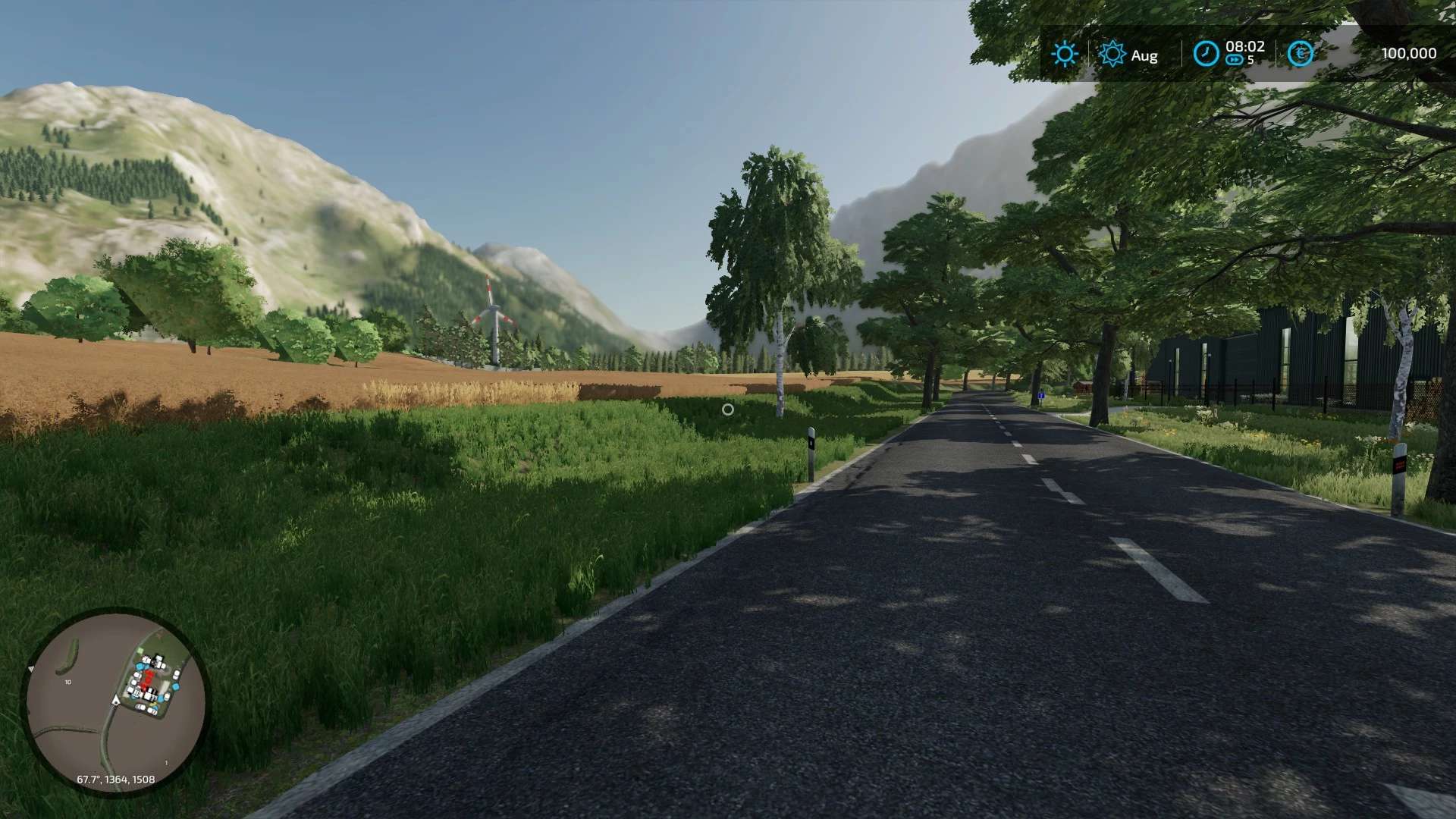
Task: Open the circular minimap
Action: (x=116, y=700)
